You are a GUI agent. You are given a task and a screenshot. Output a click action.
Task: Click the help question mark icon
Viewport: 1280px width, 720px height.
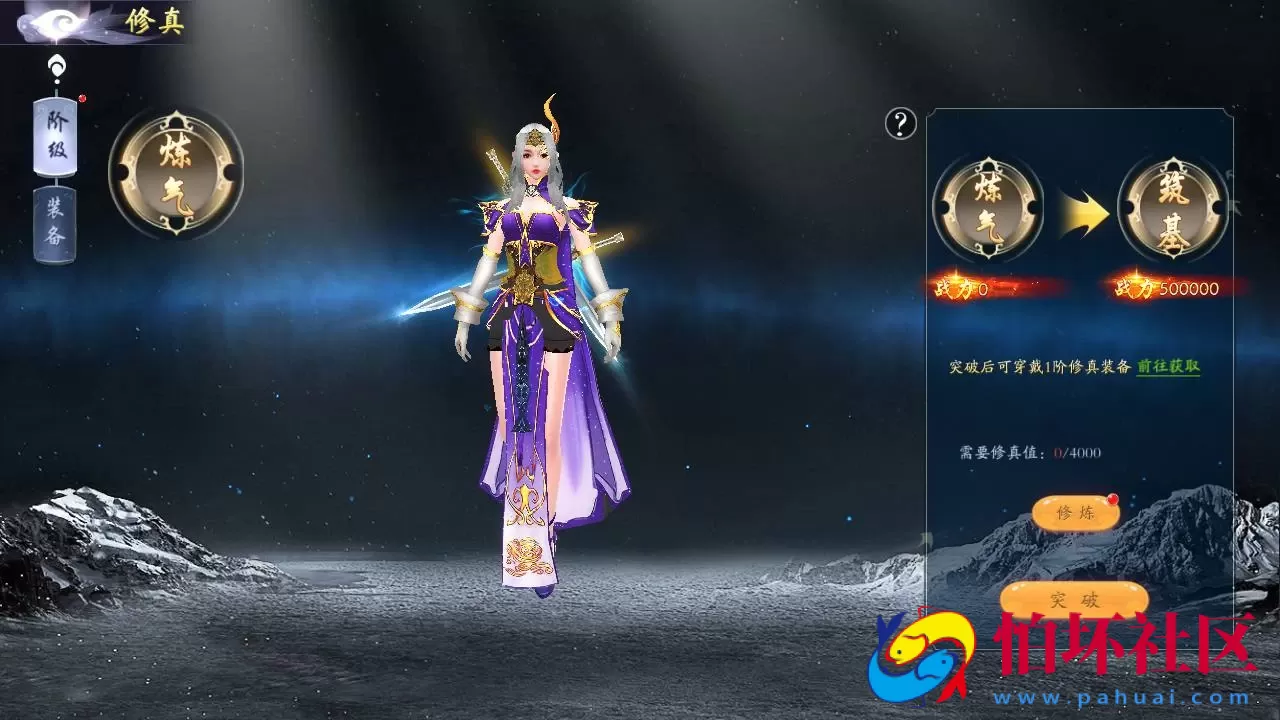tap(901, 124)
